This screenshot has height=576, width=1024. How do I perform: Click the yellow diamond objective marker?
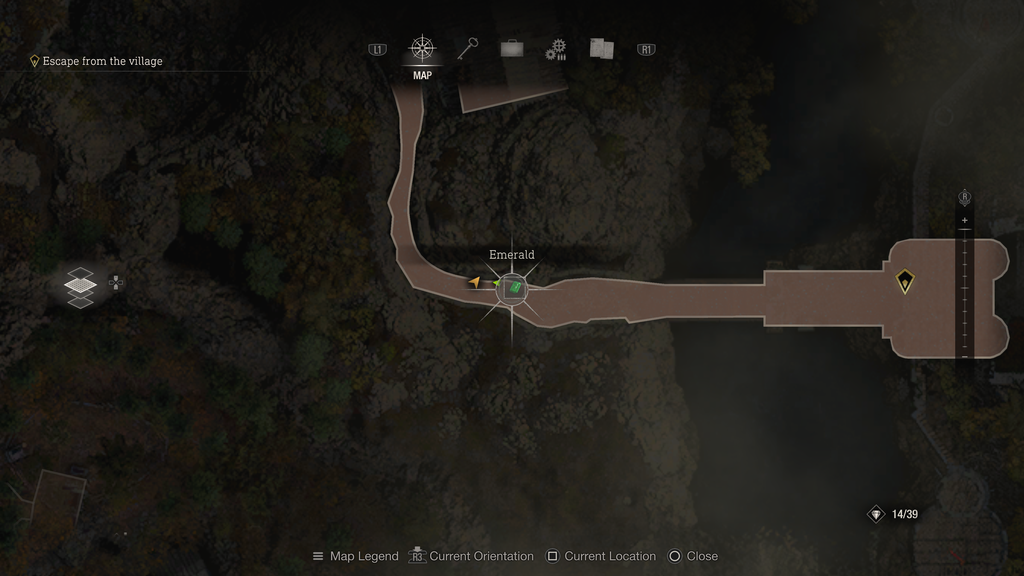coord(905,282)
